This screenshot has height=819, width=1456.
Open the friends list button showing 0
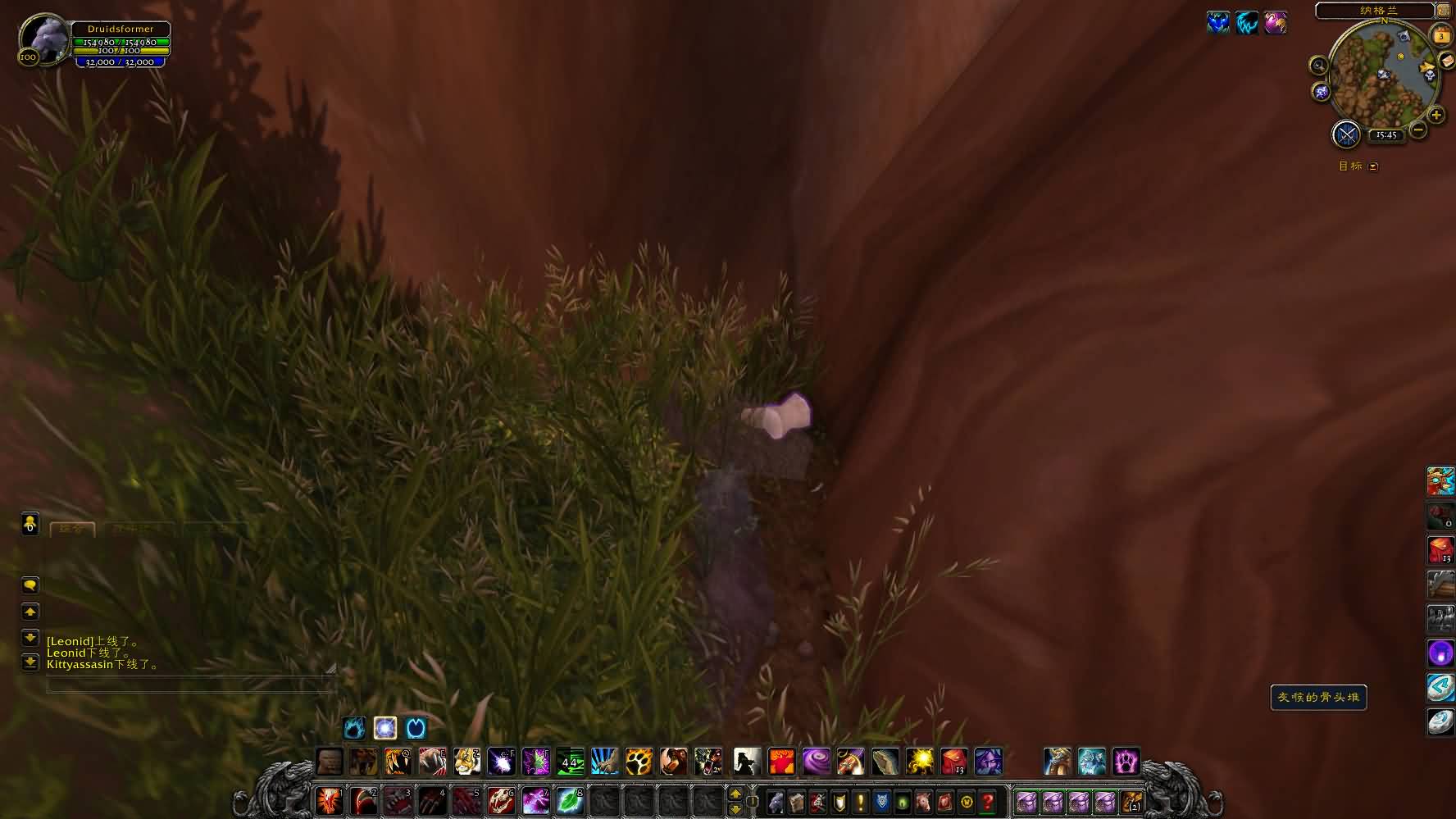[x=30, y=524]
